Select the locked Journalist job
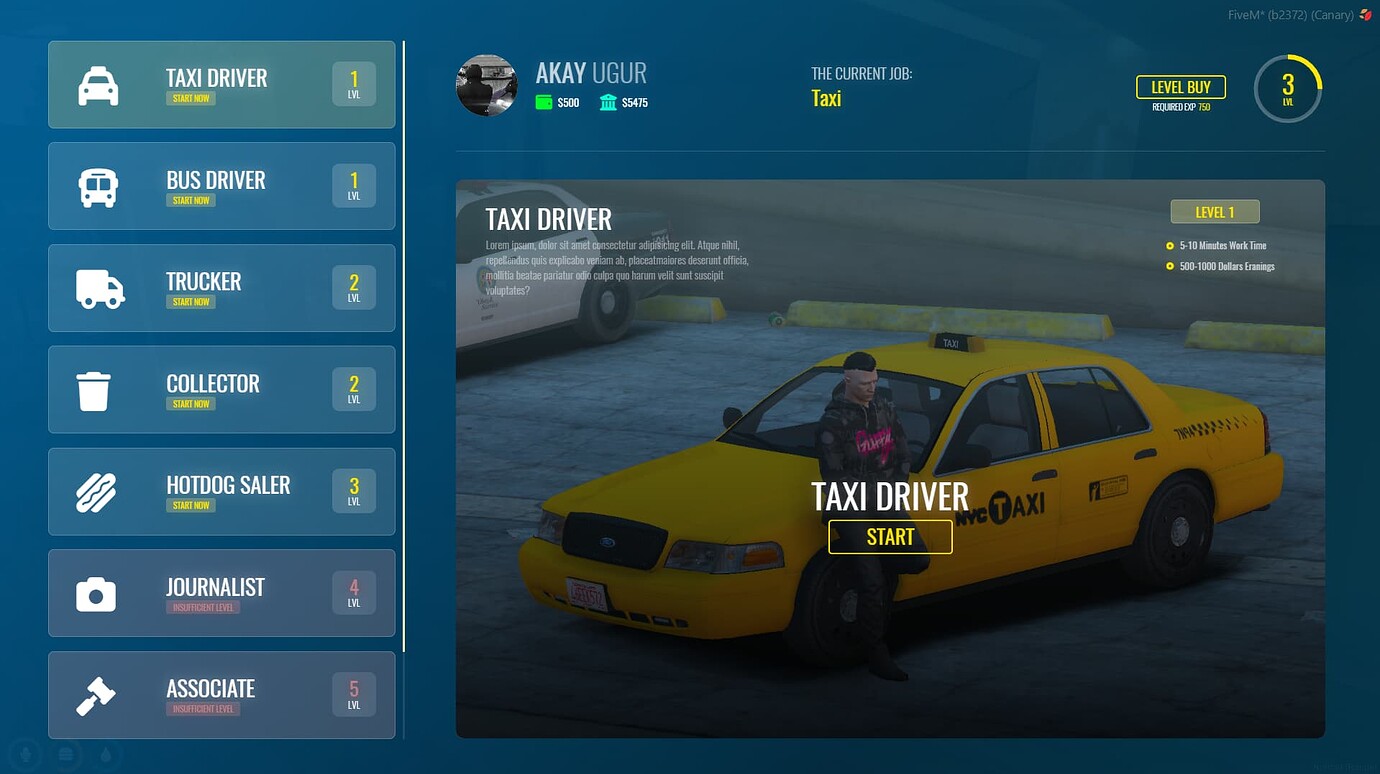The width and height of the screenshot is (1380, 774). pos(221,593)
